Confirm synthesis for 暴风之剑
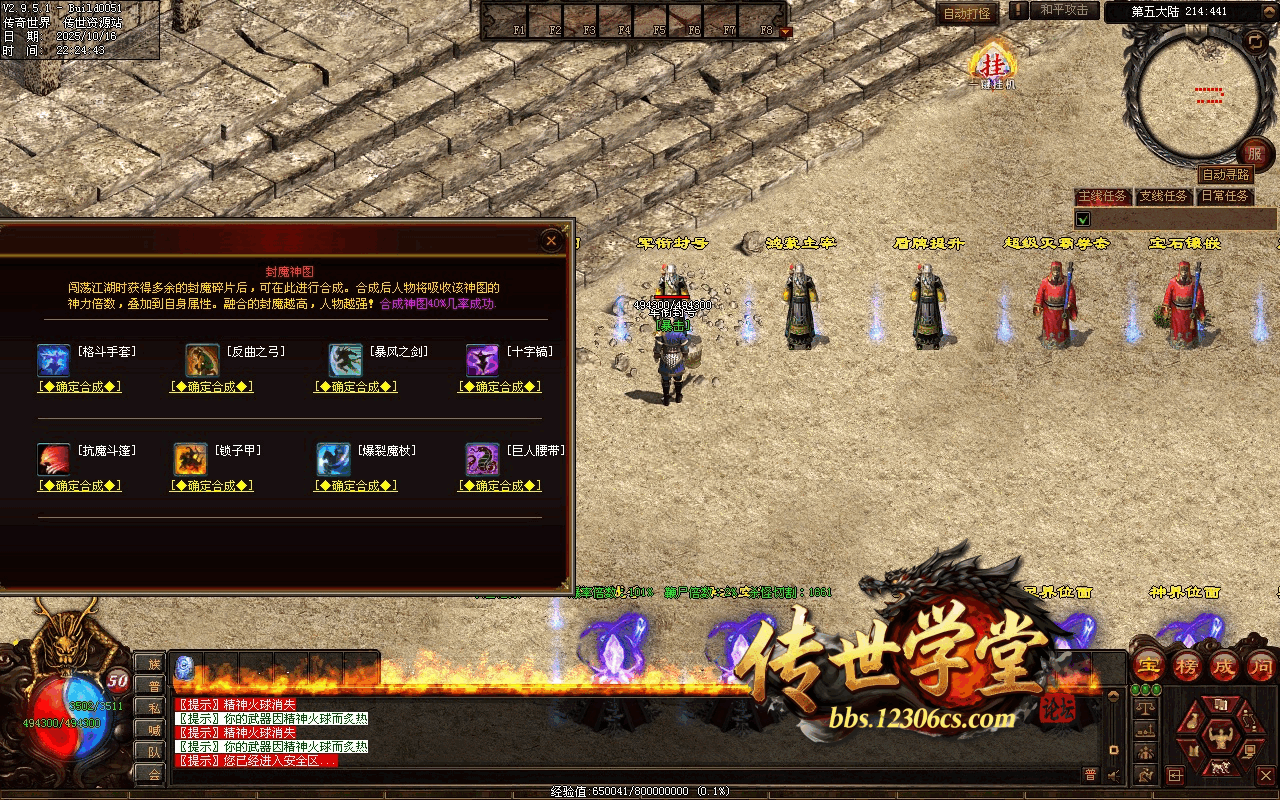This screenshot has width=1280, height=800. 356,387
